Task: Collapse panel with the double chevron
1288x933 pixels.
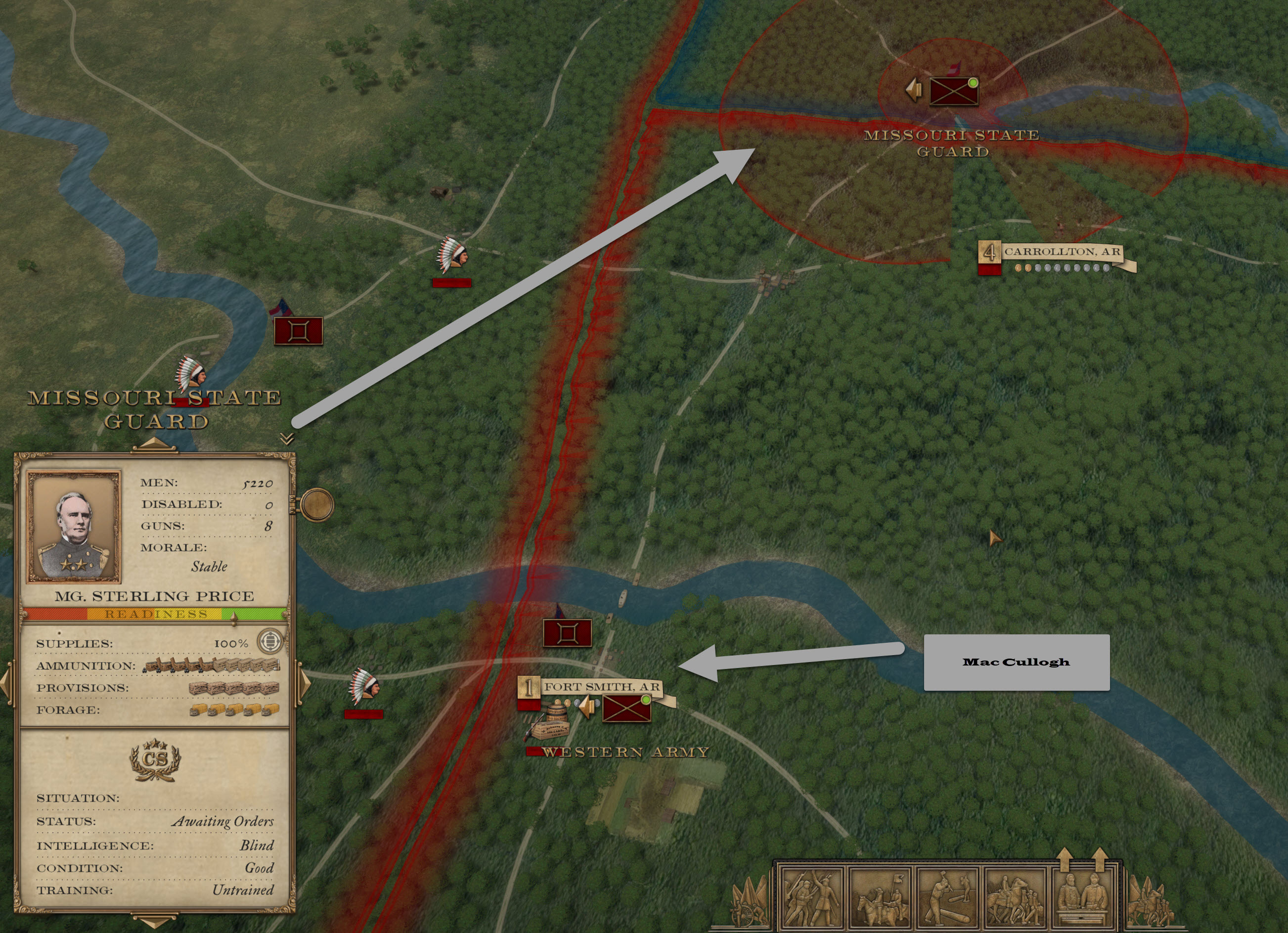Action: pyautogui.click(x=287, y=439)
